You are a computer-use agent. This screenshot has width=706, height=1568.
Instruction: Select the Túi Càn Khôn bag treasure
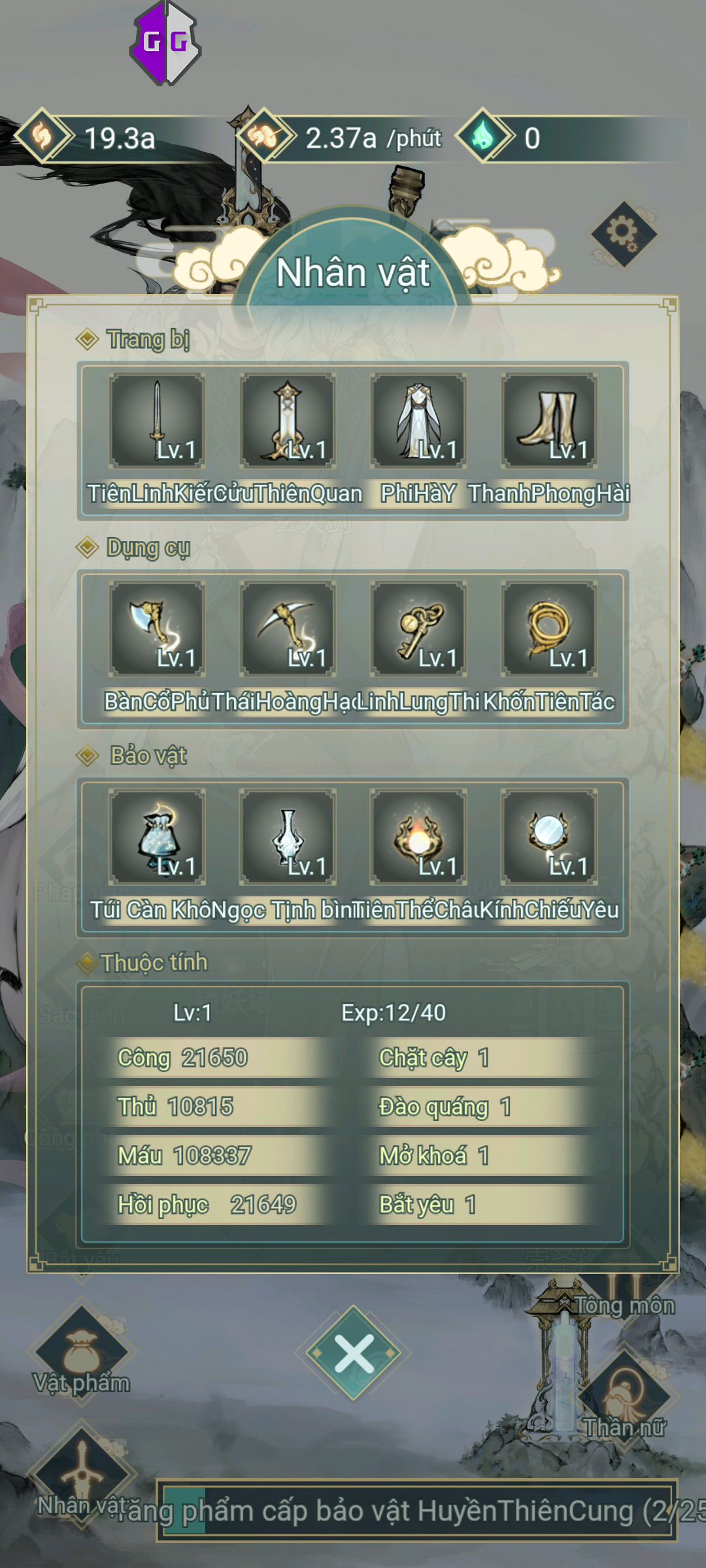[x=157, y=836]
